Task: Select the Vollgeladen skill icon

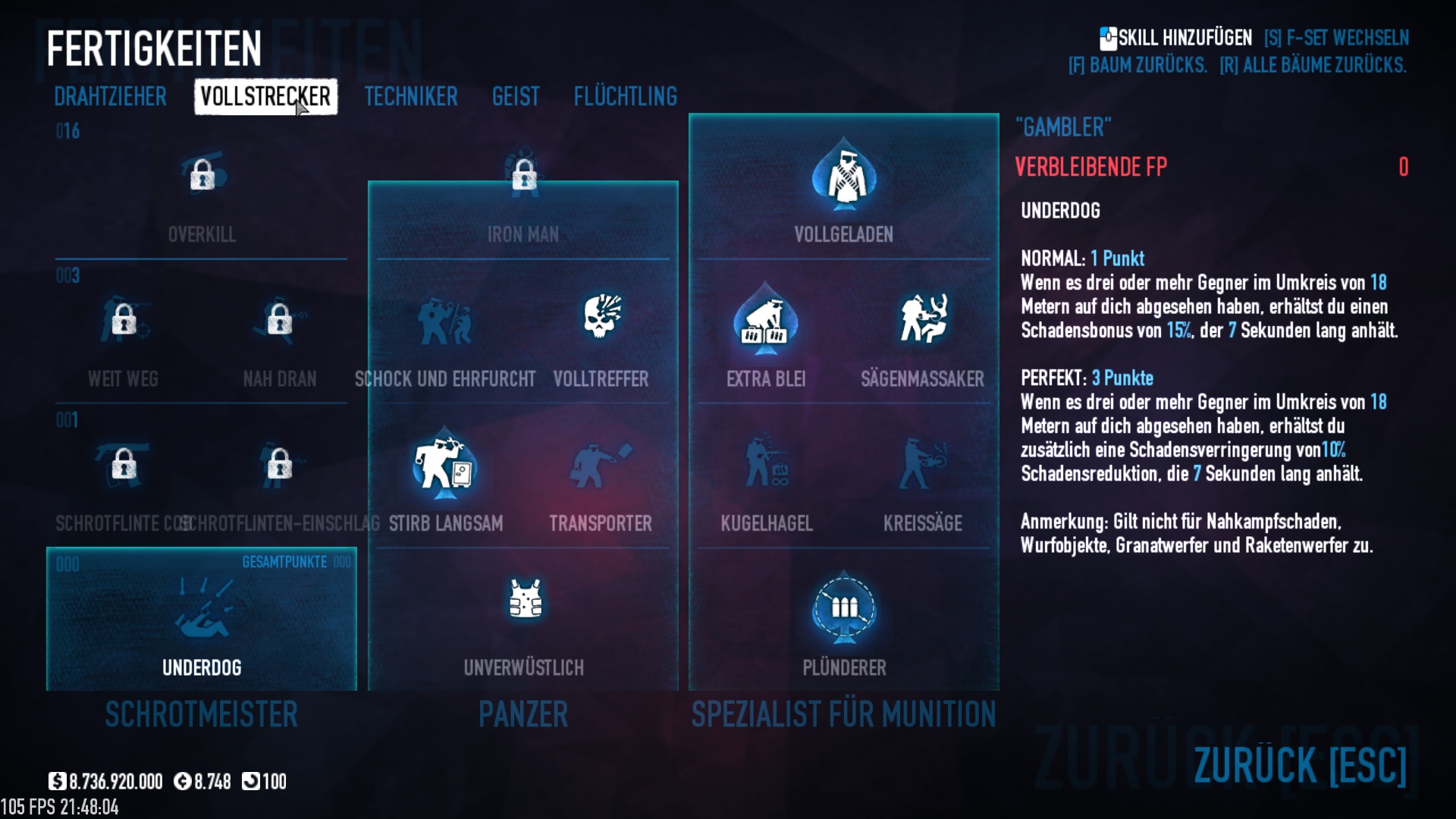Action: 844,176
